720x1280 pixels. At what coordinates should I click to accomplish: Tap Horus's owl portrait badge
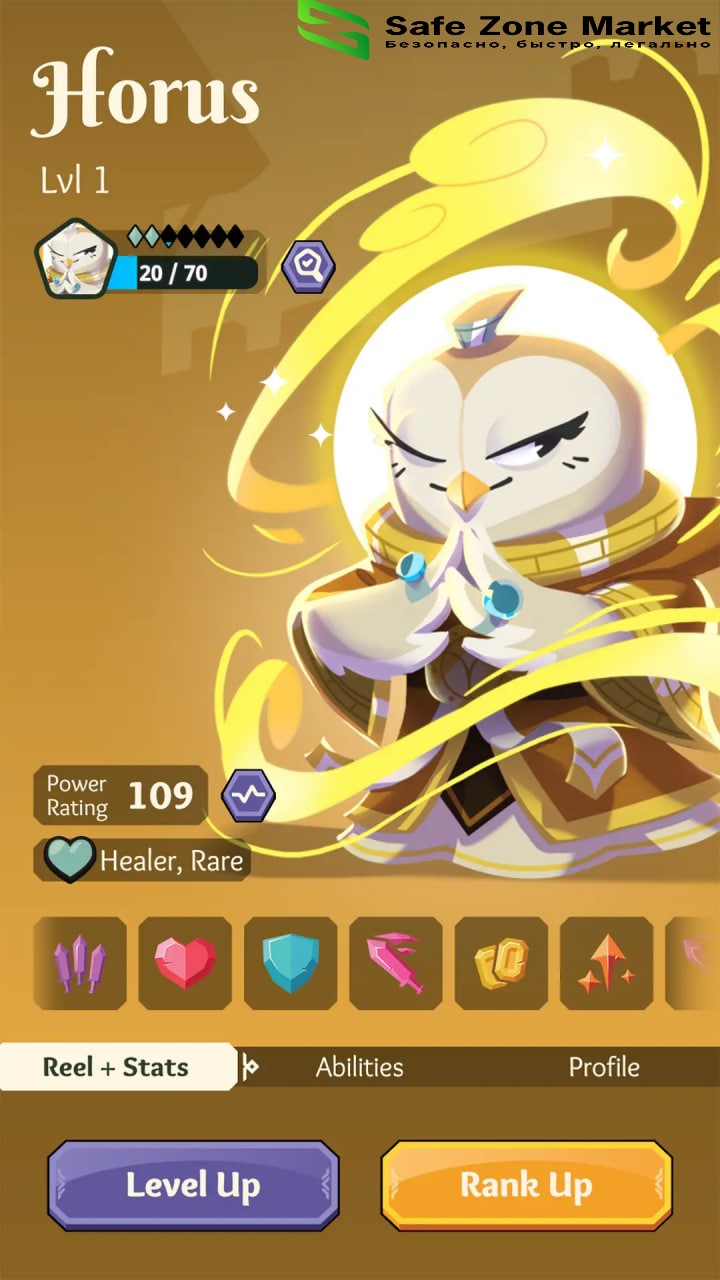tap(73, 260)
